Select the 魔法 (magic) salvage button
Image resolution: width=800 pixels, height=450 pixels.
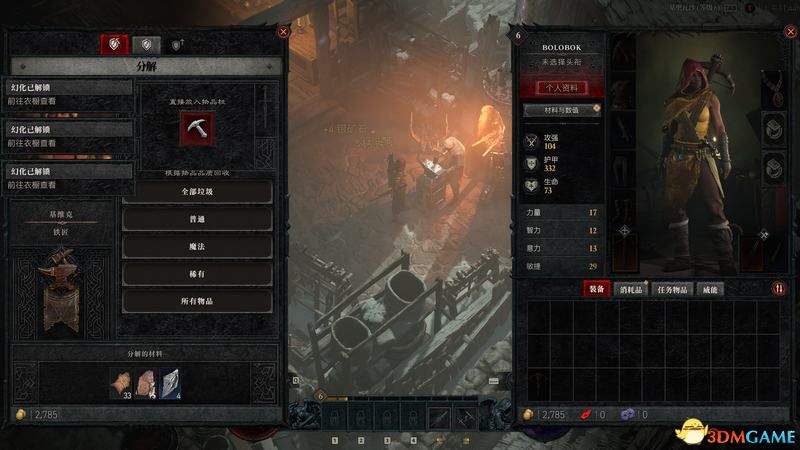coord(197,246)
